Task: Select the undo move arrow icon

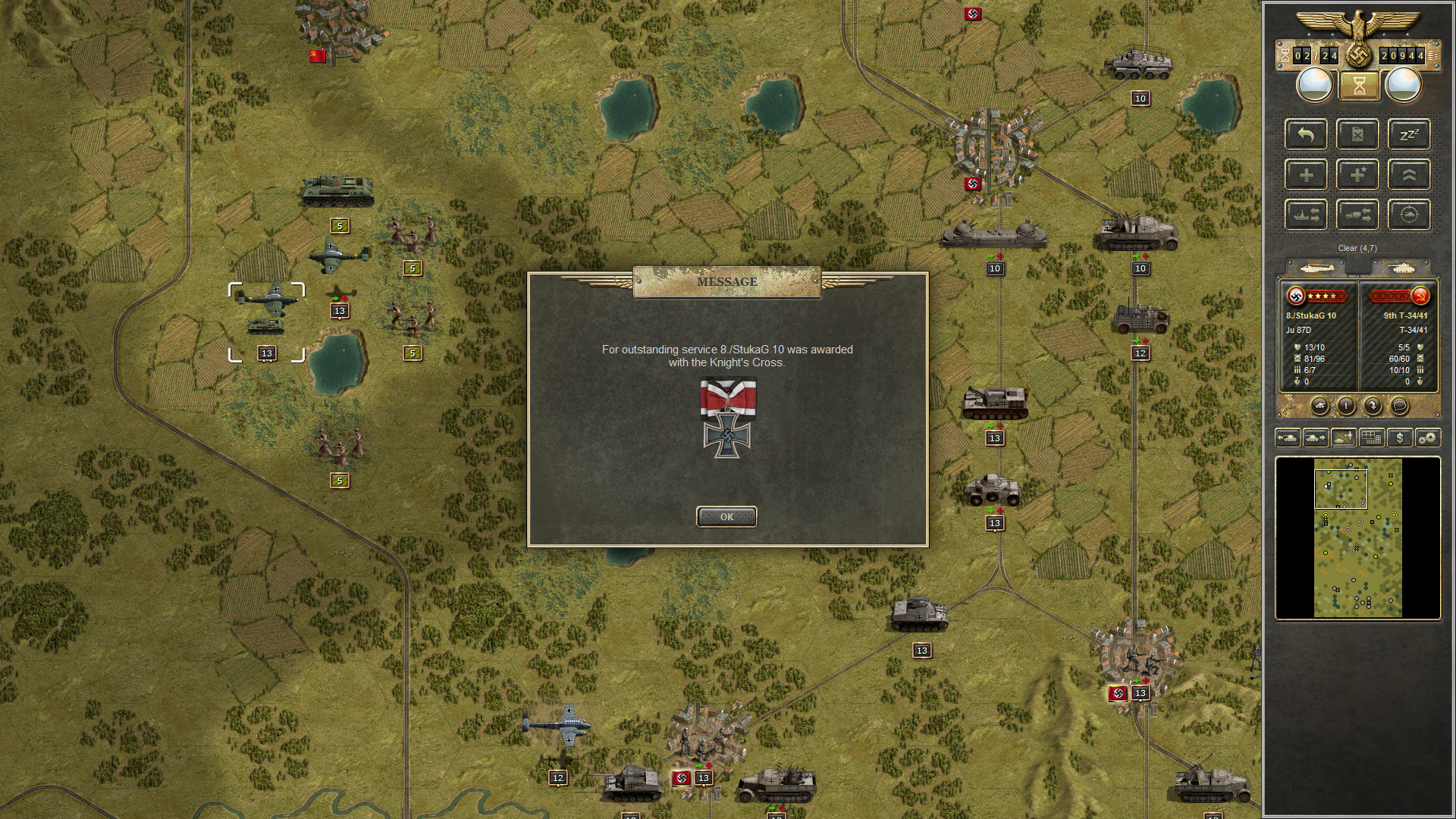Action: (1305, 134)
